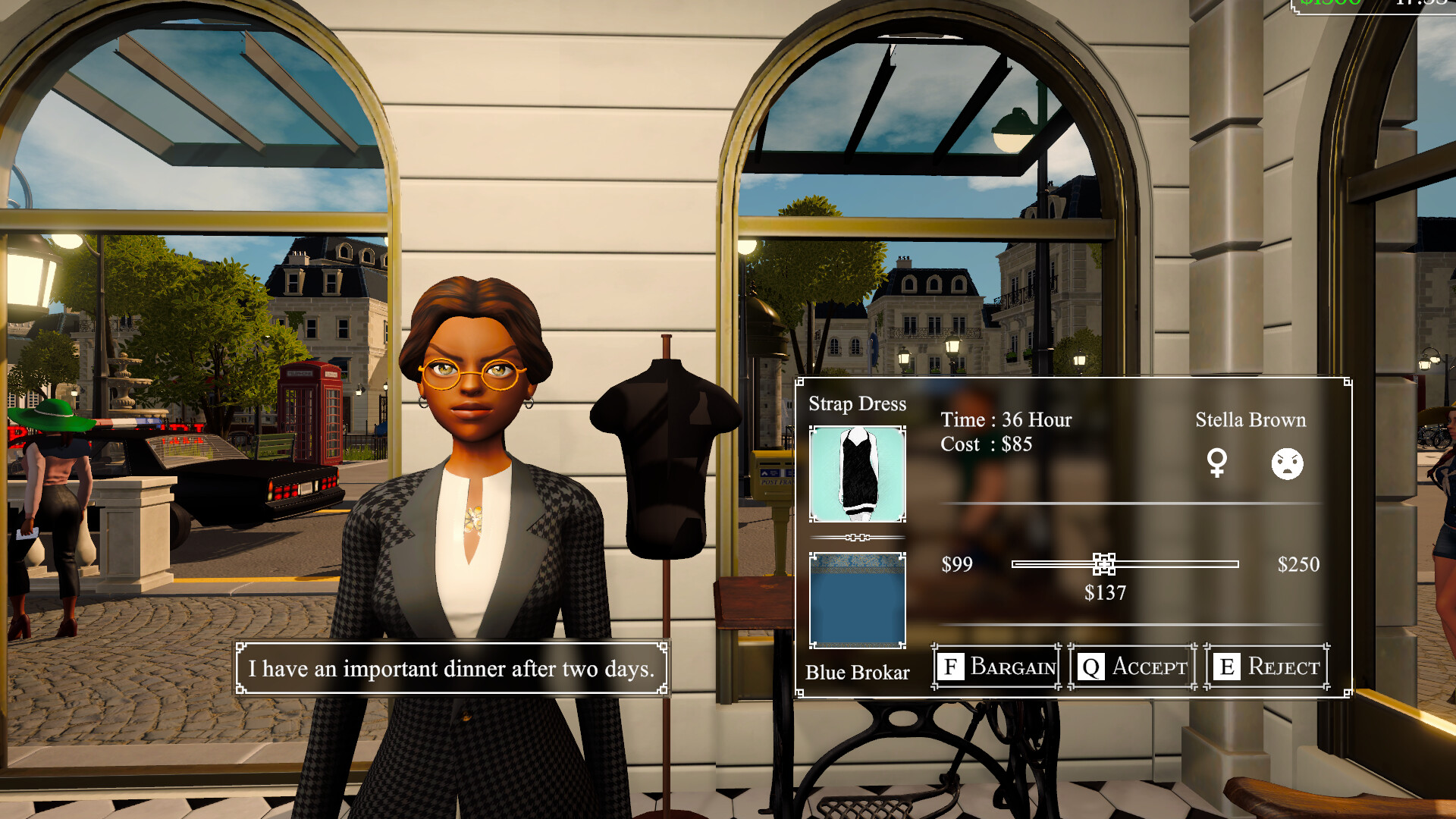The height and width of the screenshot is (819, 1456).
Task: Click the E key icon beside Reject
Action: [1225, 667]
